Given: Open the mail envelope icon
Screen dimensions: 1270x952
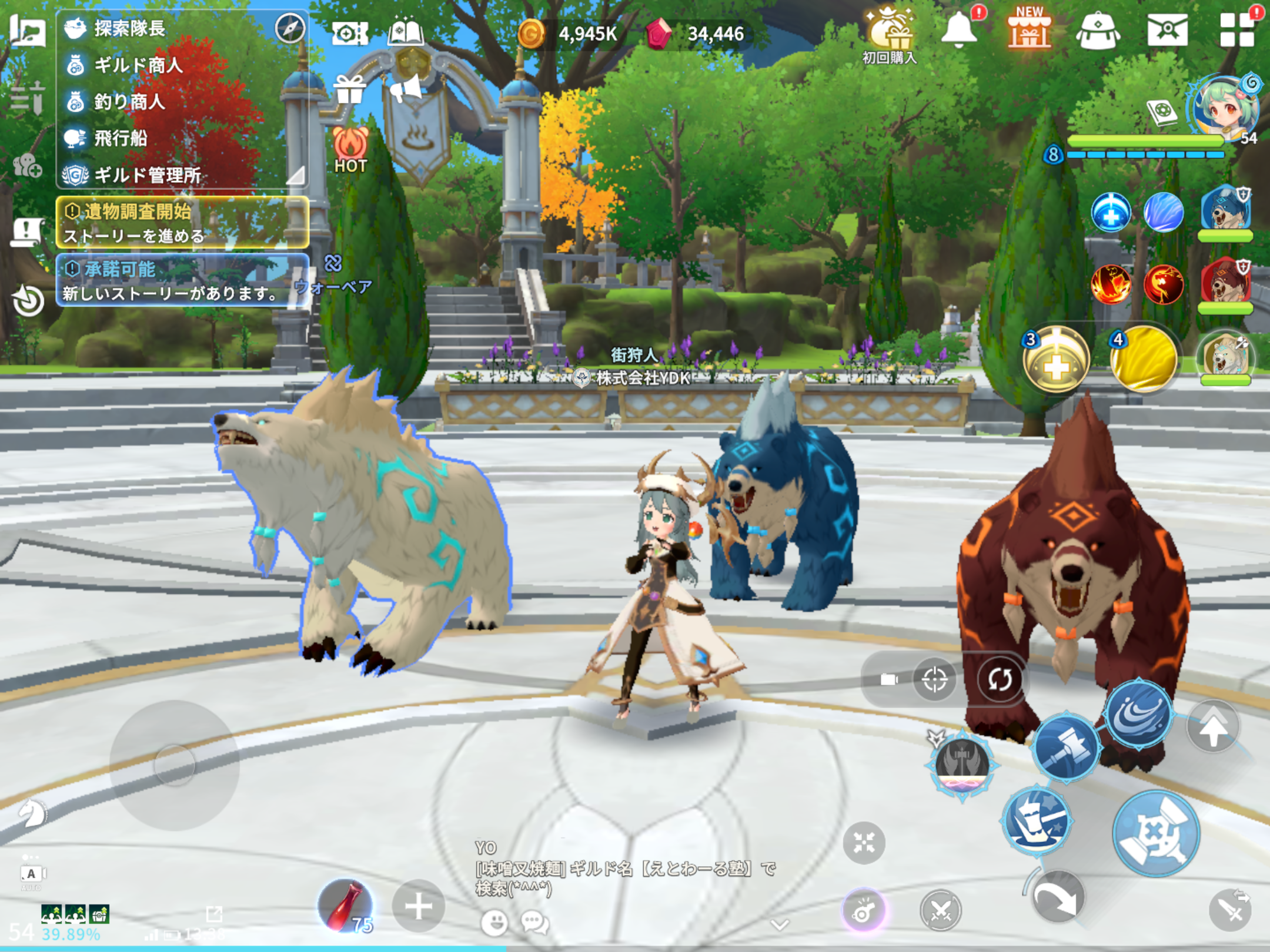Looking at the screenshot, I should point(1167,29).
